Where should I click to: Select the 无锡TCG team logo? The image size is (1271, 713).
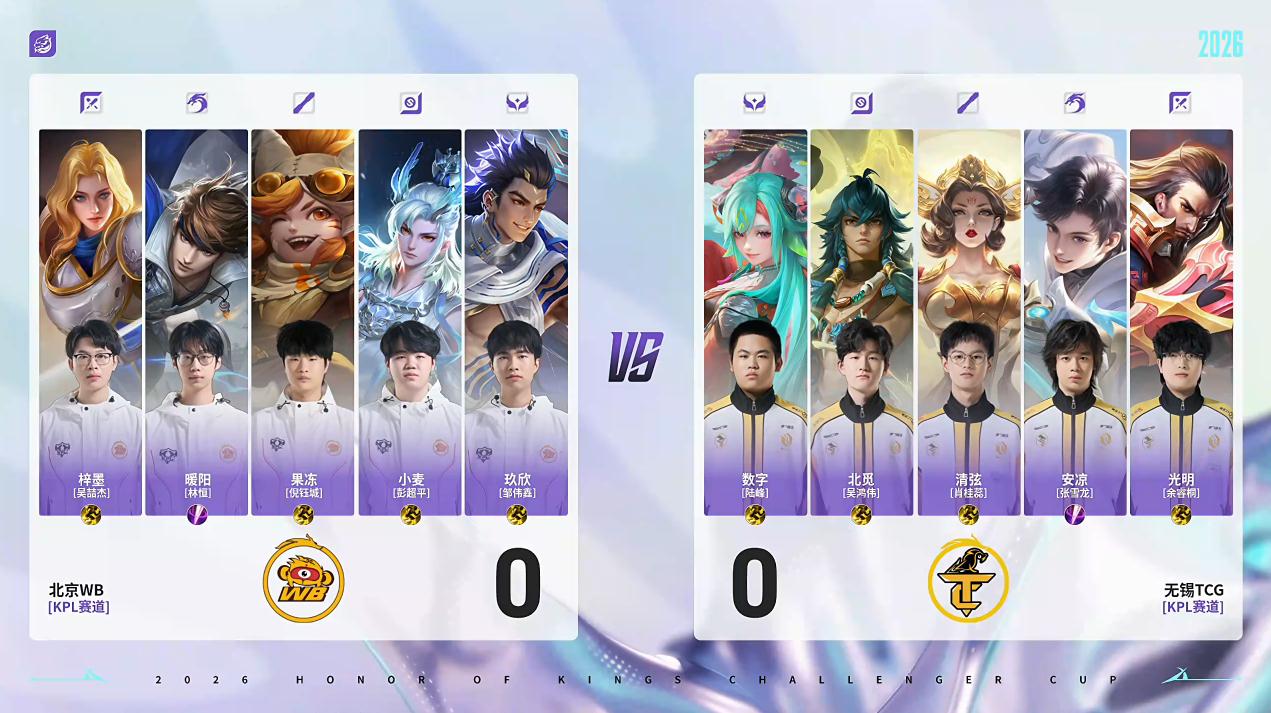967,579
